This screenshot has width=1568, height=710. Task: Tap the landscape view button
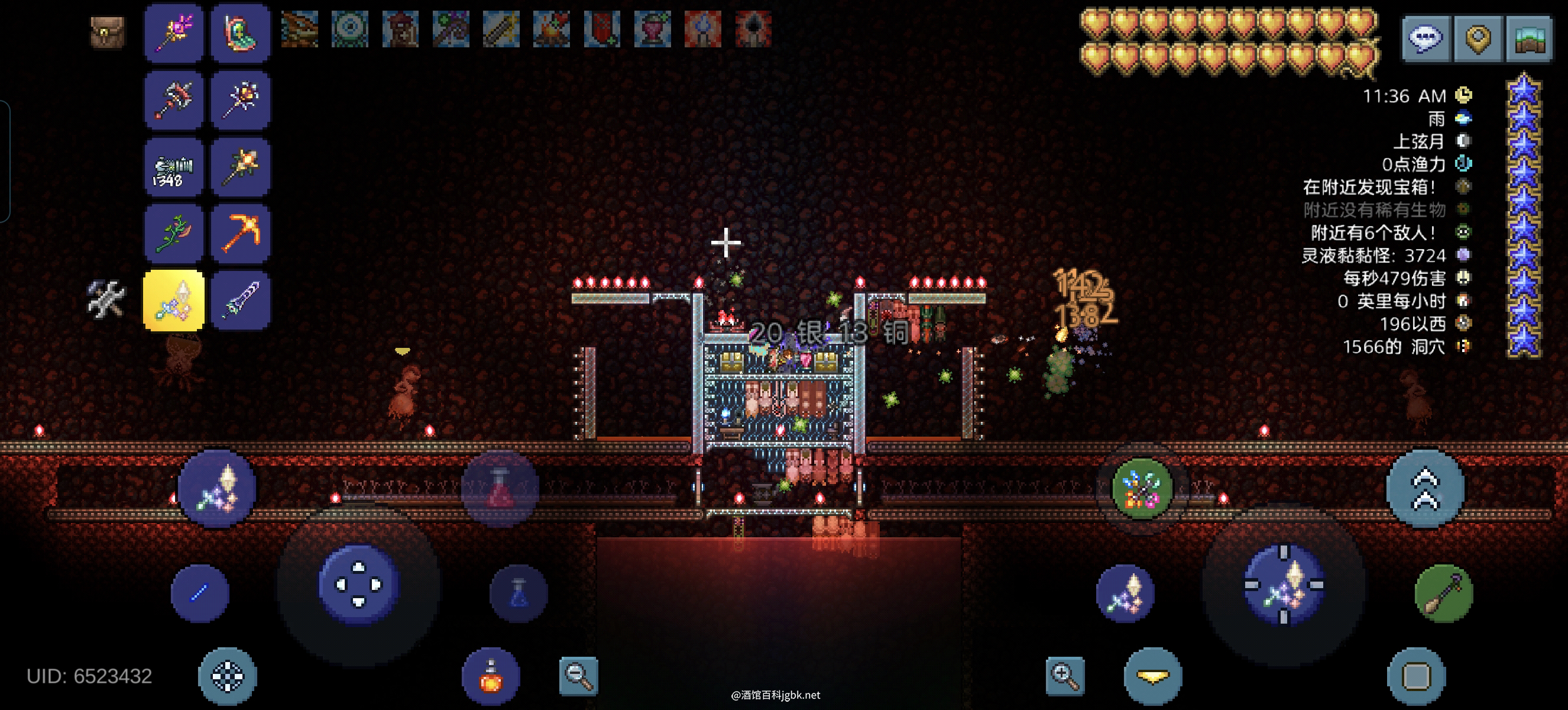click(x=1530, y=38)
